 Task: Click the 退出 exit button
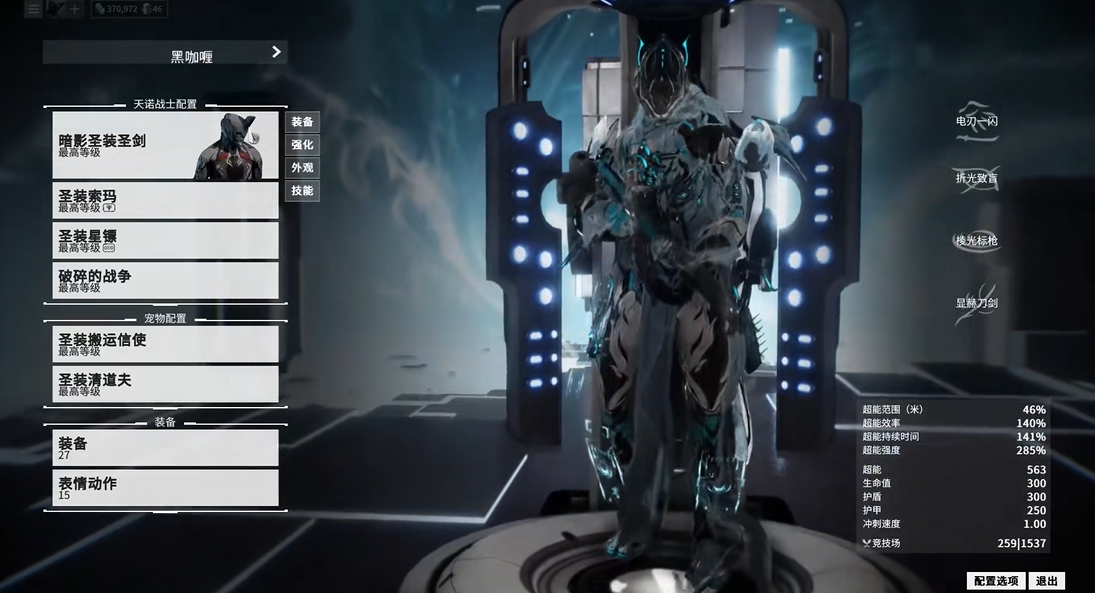click(x=1046, y=581)
